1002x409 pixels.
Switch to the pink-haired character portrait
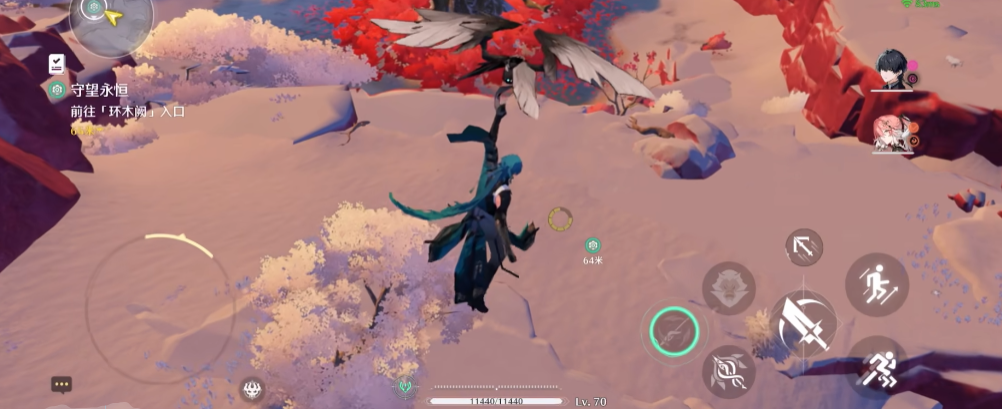[893, 134]
